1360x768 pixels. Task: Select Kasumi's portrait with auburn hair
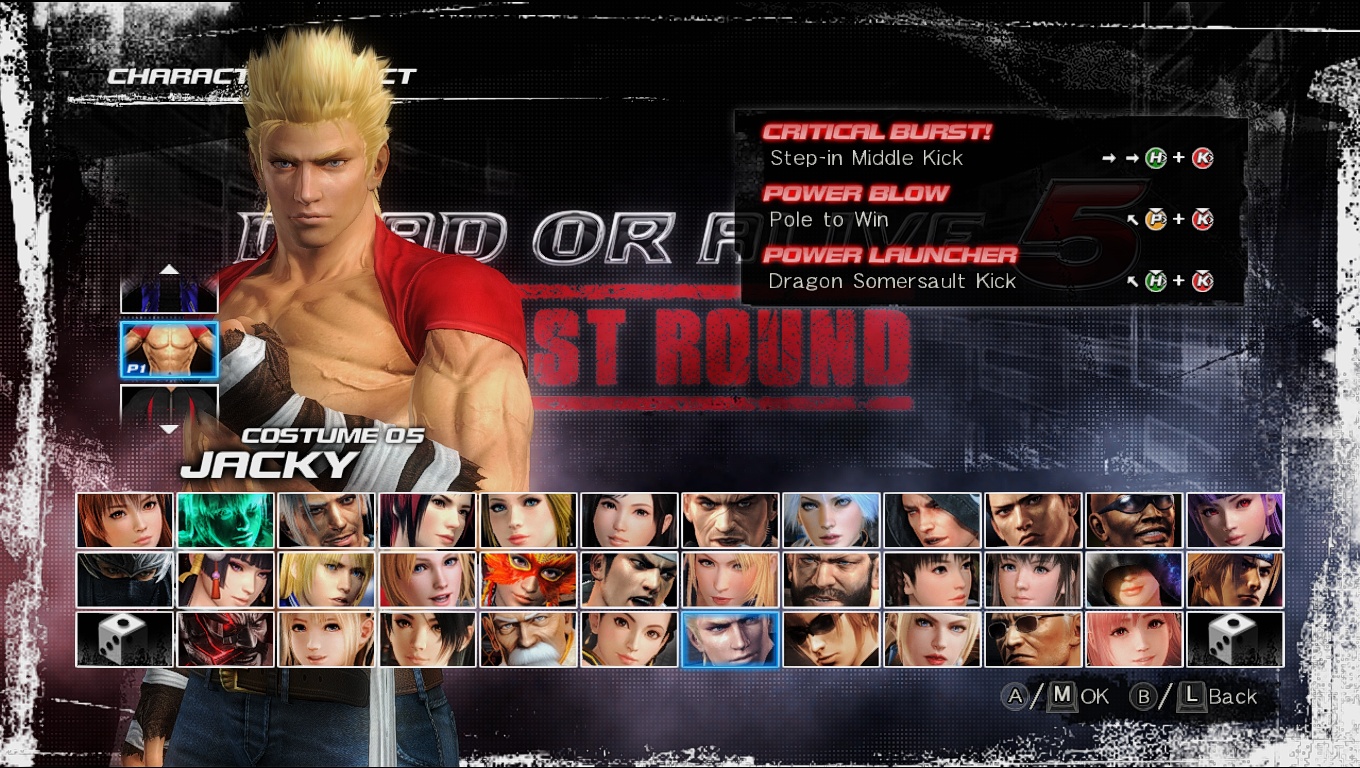pyautogui.click(x=125, y=520)
